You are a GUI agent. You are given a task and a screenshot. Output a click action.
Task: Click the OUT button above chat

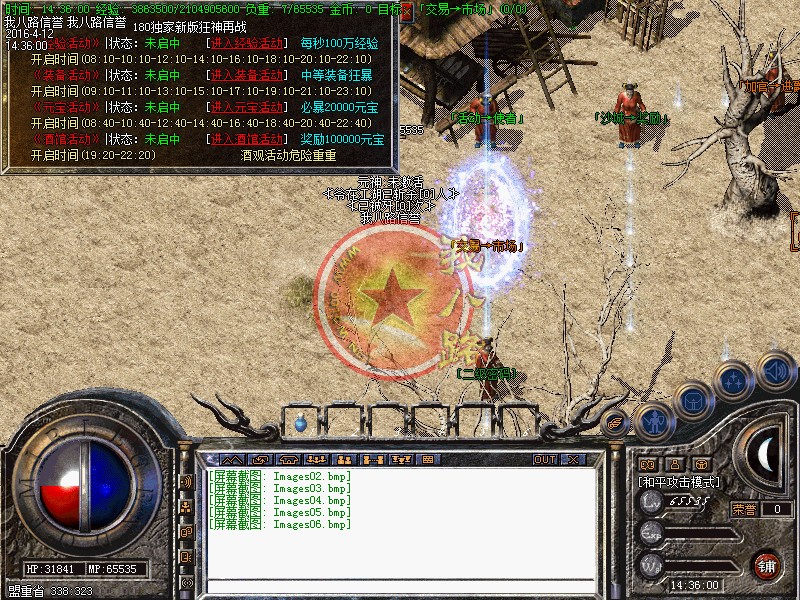tap(544, 459)
